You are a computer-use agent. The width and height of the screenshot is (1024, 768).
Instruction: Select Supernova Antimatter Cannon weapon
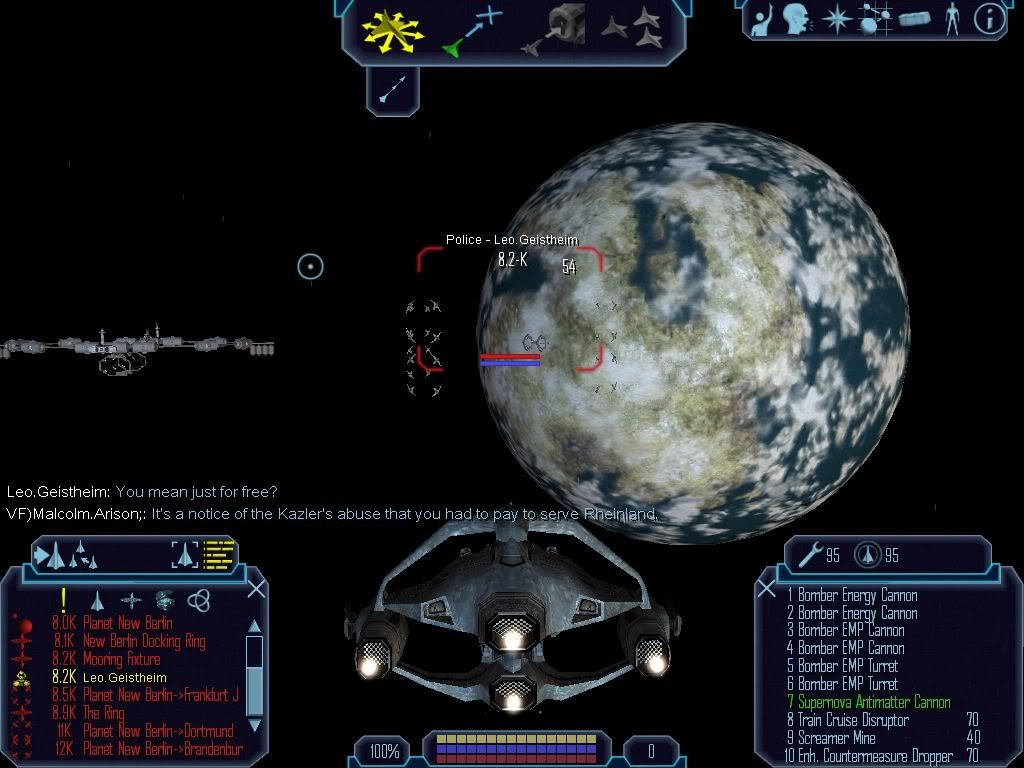(873, 702)
